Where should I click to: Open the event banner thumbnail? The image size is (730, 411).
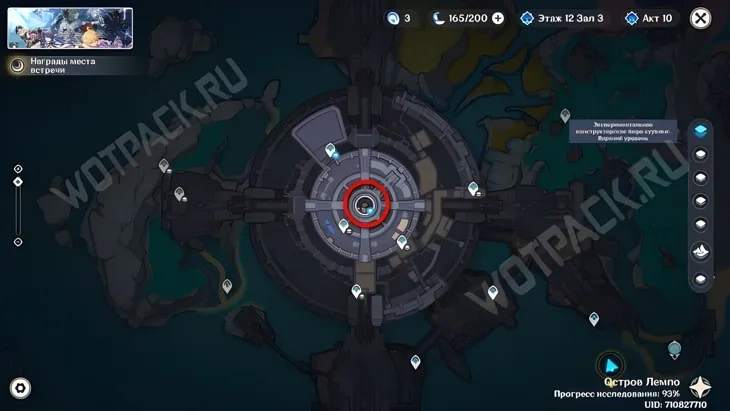pyautogui.click(x=70, y=28)
